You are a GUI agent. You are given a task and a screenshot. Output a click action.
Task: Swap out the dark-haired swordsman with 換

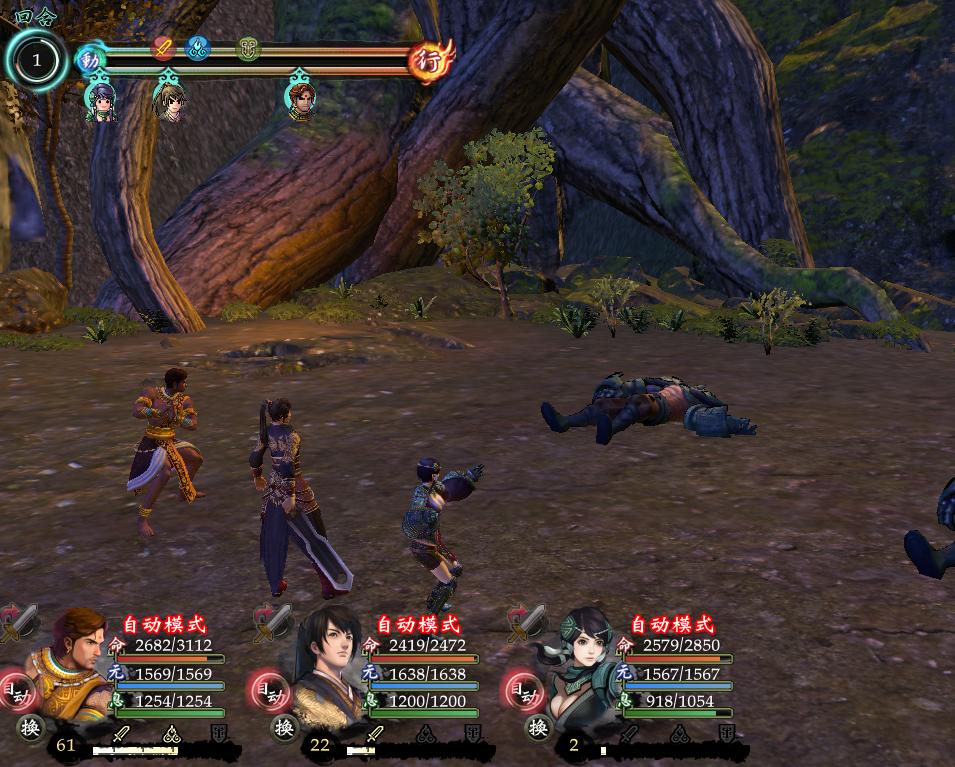click(285, 727)
